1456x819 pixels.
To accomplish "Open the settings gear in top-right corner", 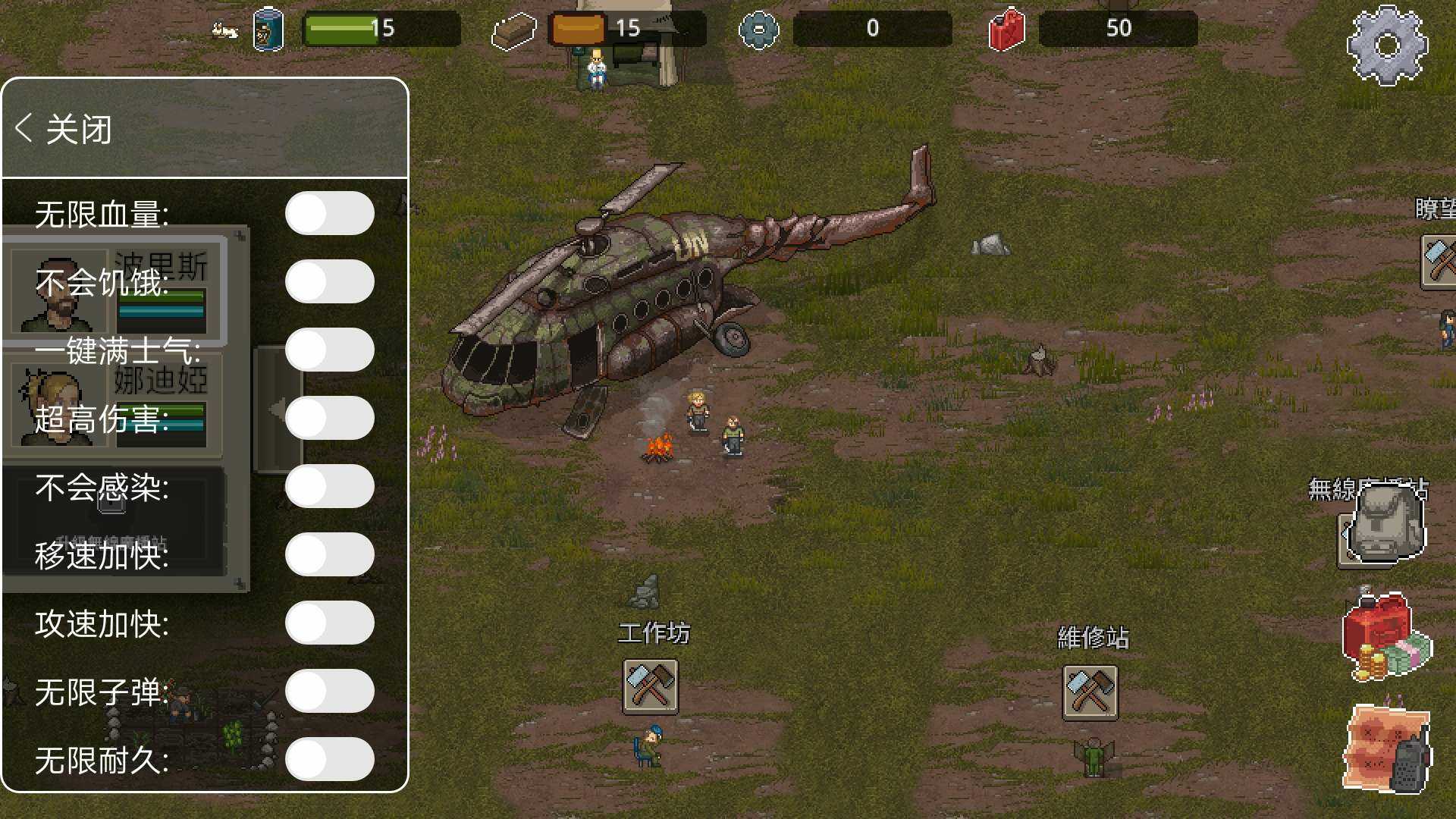I will coord(1388,45).
